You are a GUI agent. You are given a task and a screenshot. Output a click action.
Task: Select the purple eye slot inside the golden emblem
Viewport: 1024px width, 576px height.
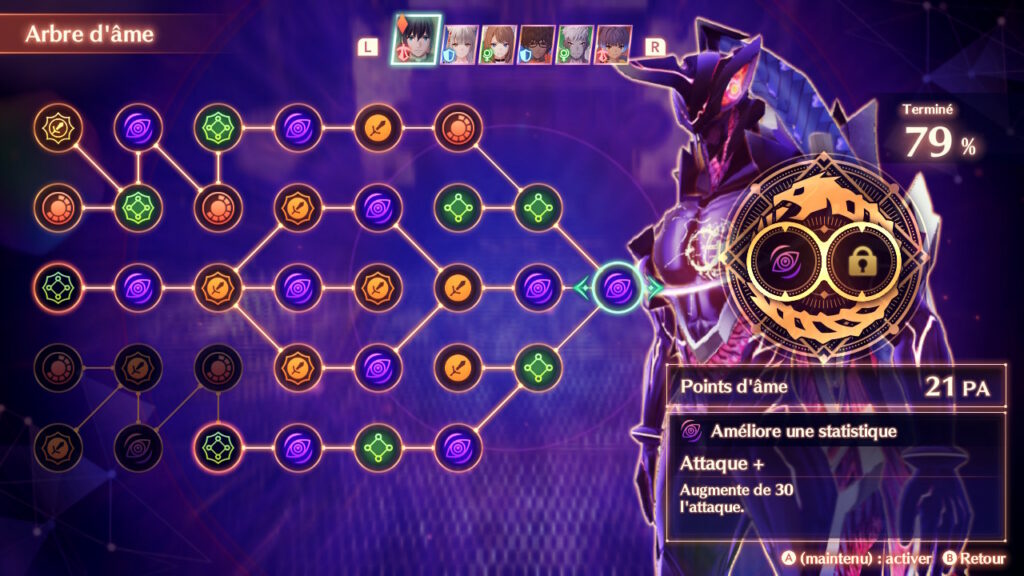point(786,263)
